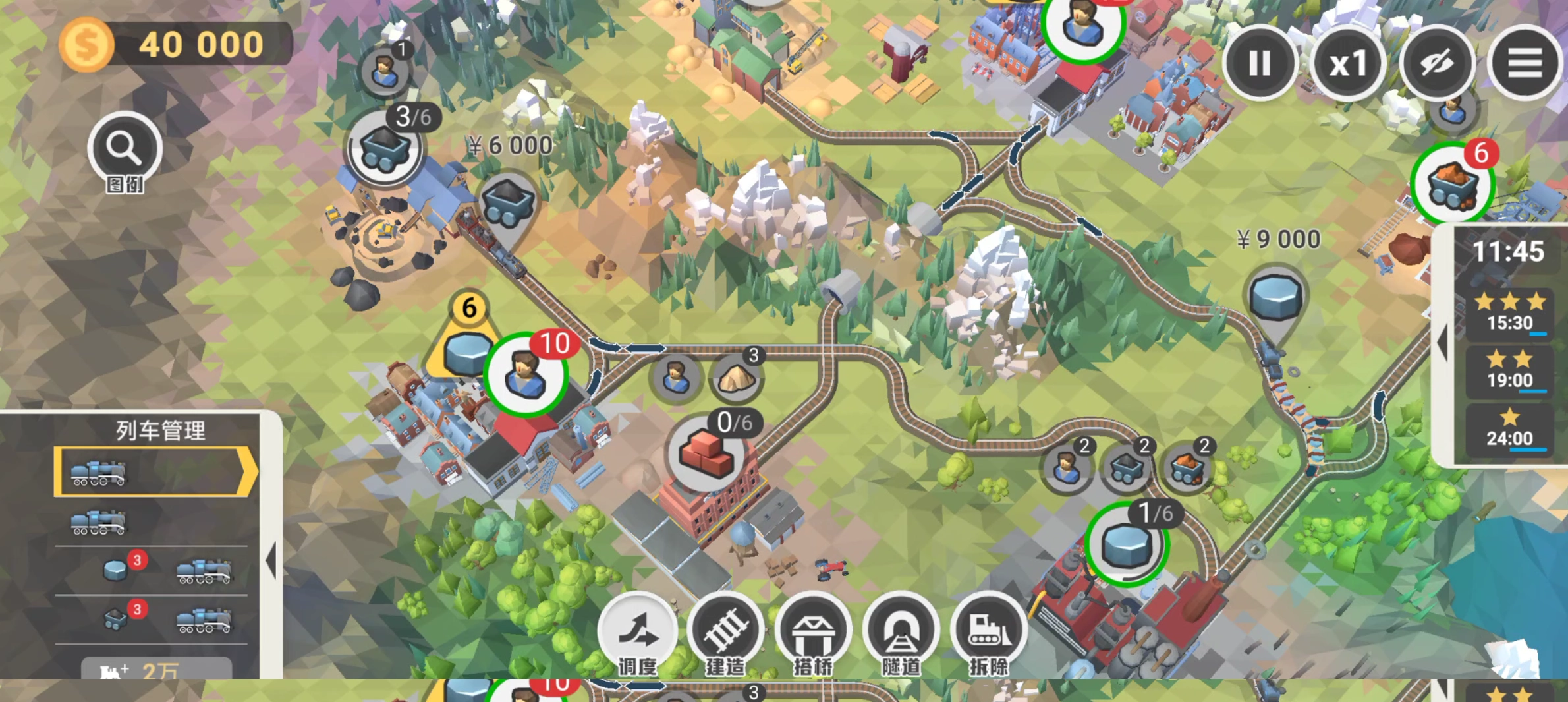Collapse the star time goals panel
Viewport: 1568px width, 702px height.
(1442, 343)
